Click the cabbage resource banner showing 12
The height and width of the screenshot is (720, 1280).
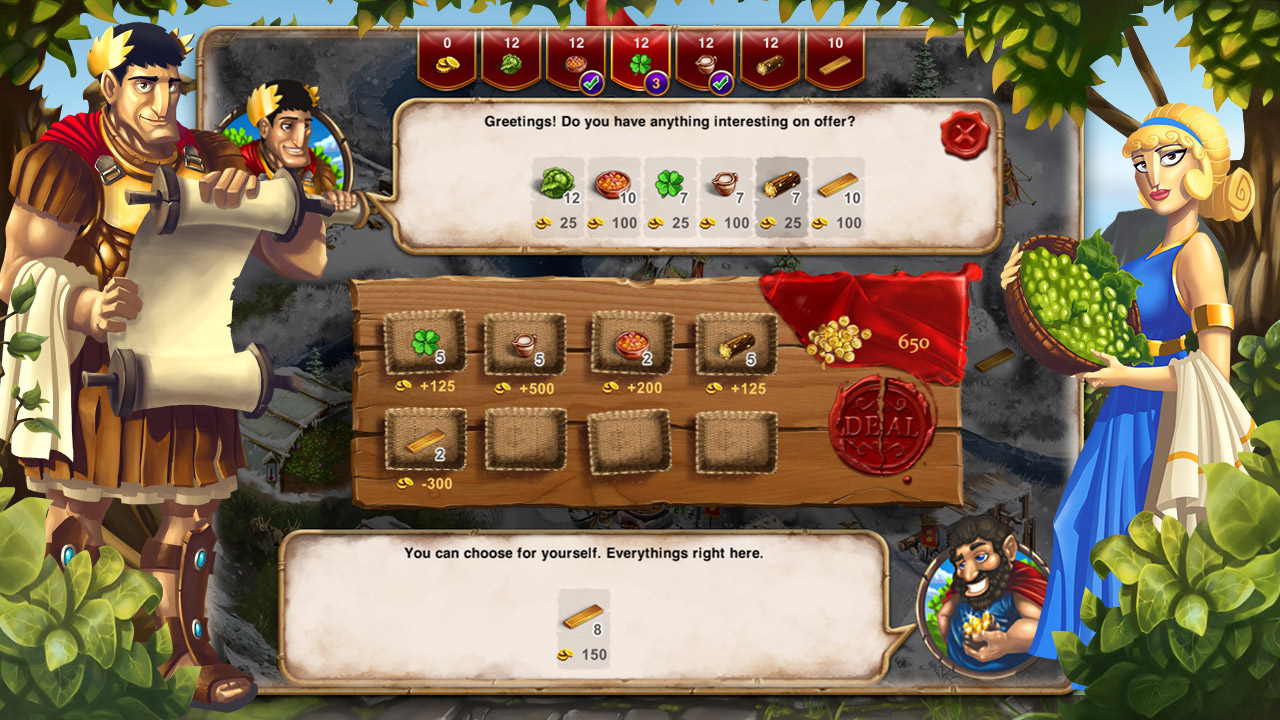pyautogui.click(x=513, y=55)
